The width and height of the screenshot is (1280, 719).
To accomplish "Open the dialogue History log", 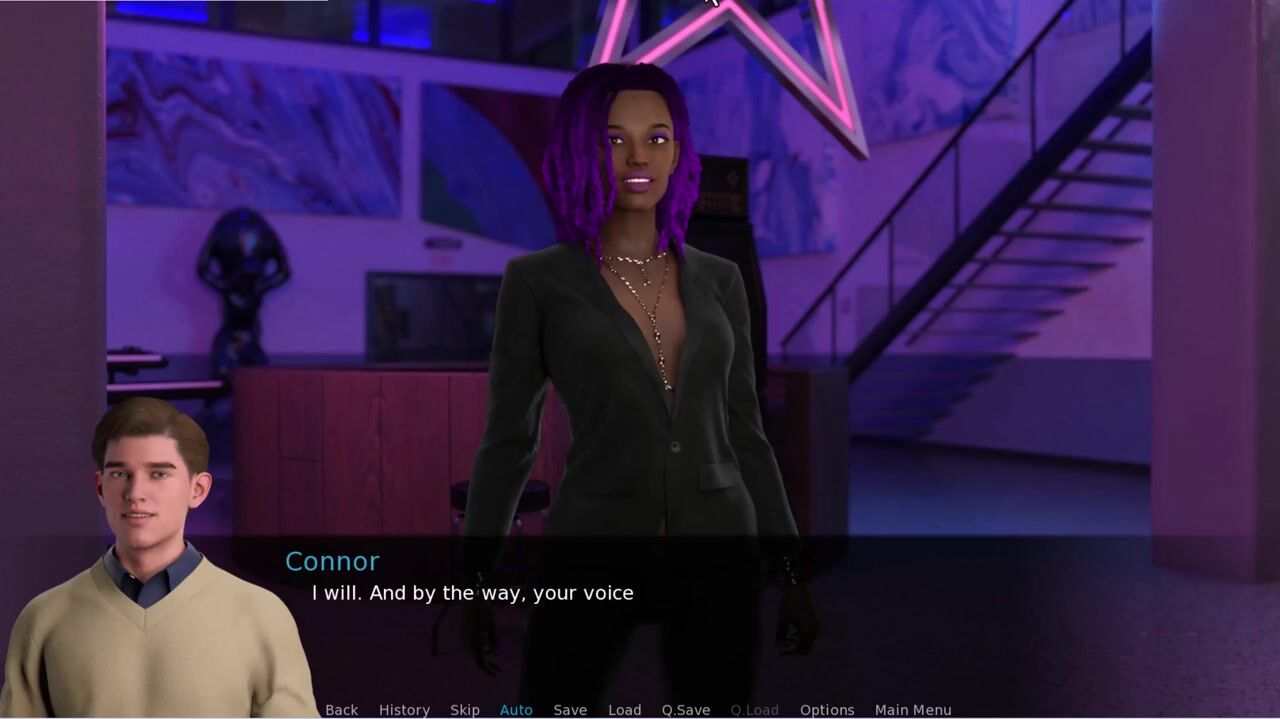I will click(404, 709).
